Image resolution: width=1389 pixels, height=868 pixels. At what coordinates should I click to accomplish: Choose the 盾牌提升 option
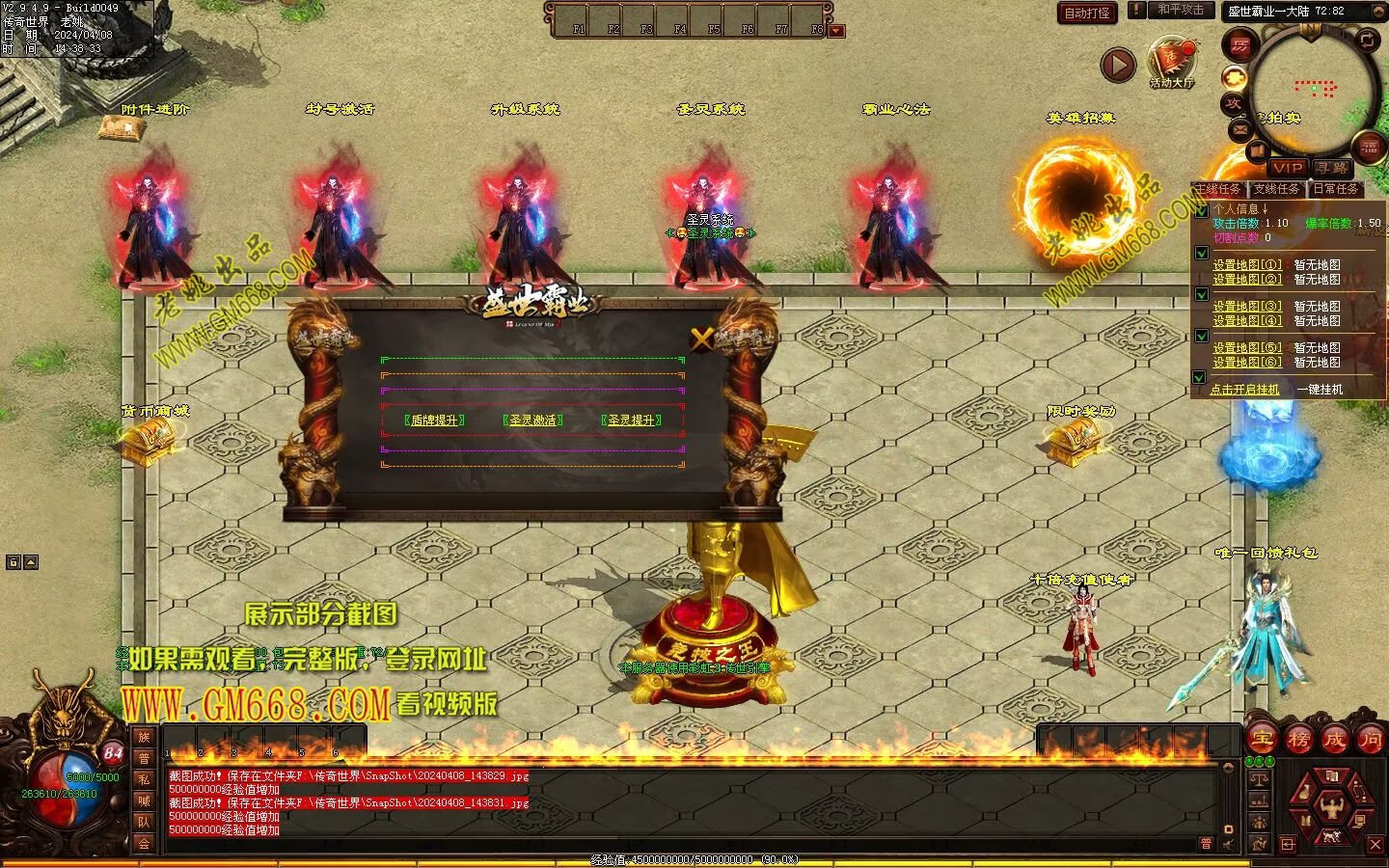(435, 420)
